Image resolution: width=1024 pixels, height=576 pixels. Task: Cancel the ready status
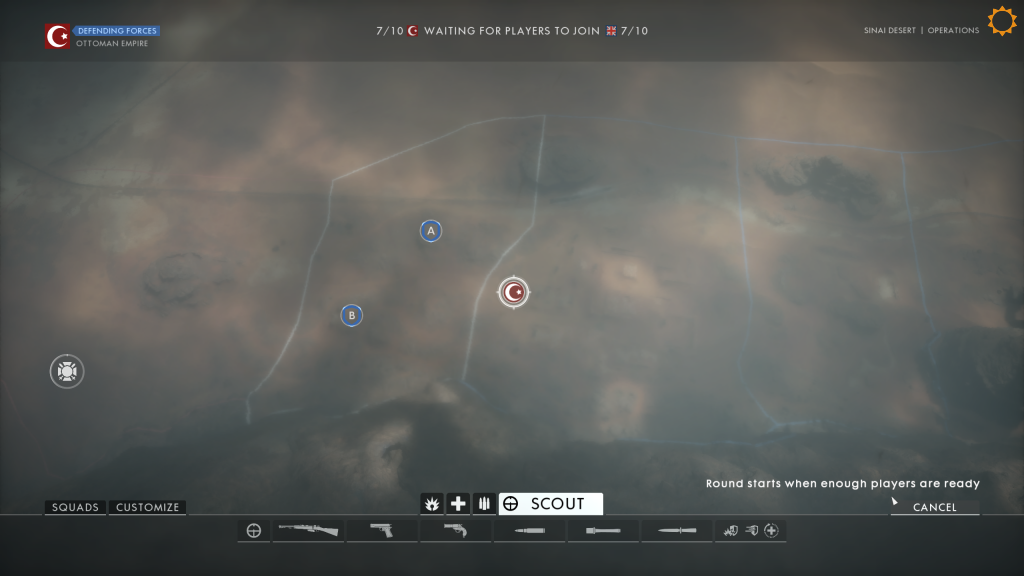(934, 507)
